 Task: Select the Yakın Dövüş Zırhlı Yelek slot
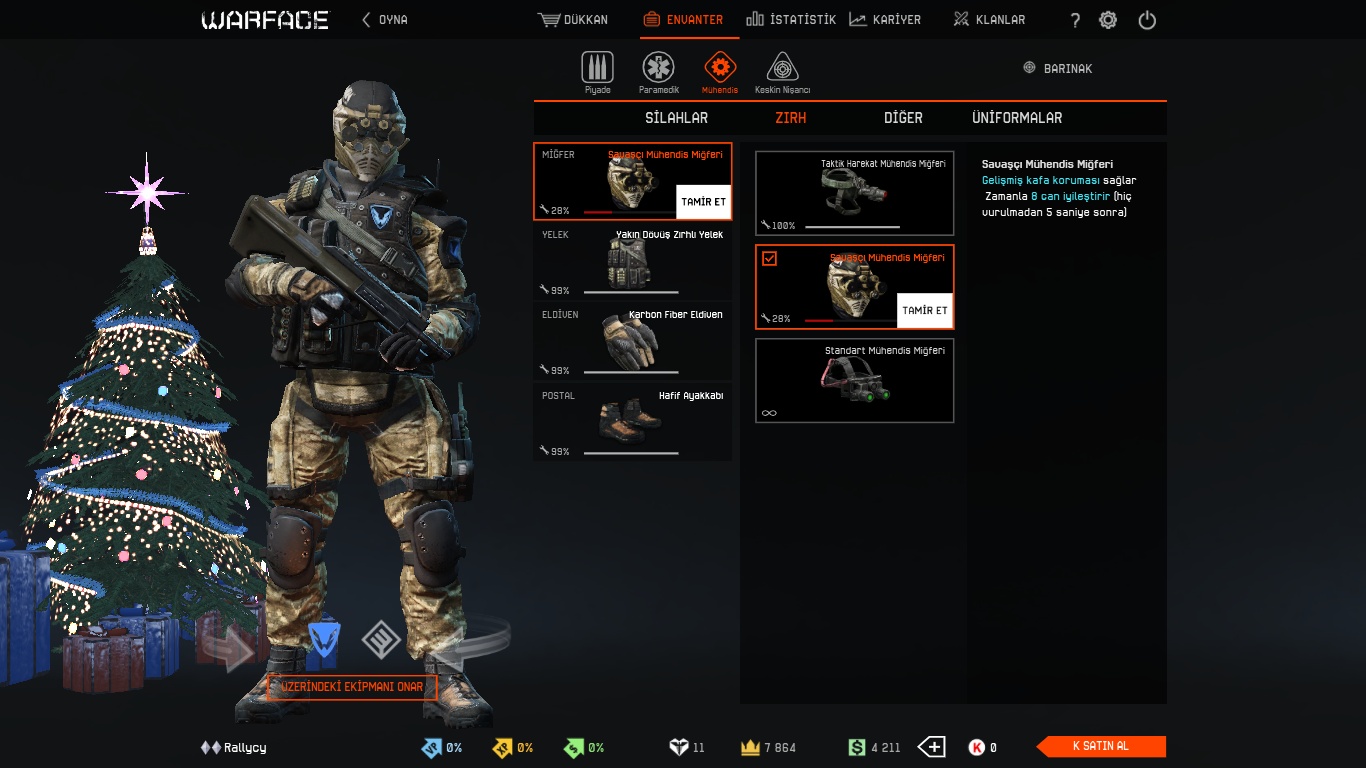click(x=632, y=261)
